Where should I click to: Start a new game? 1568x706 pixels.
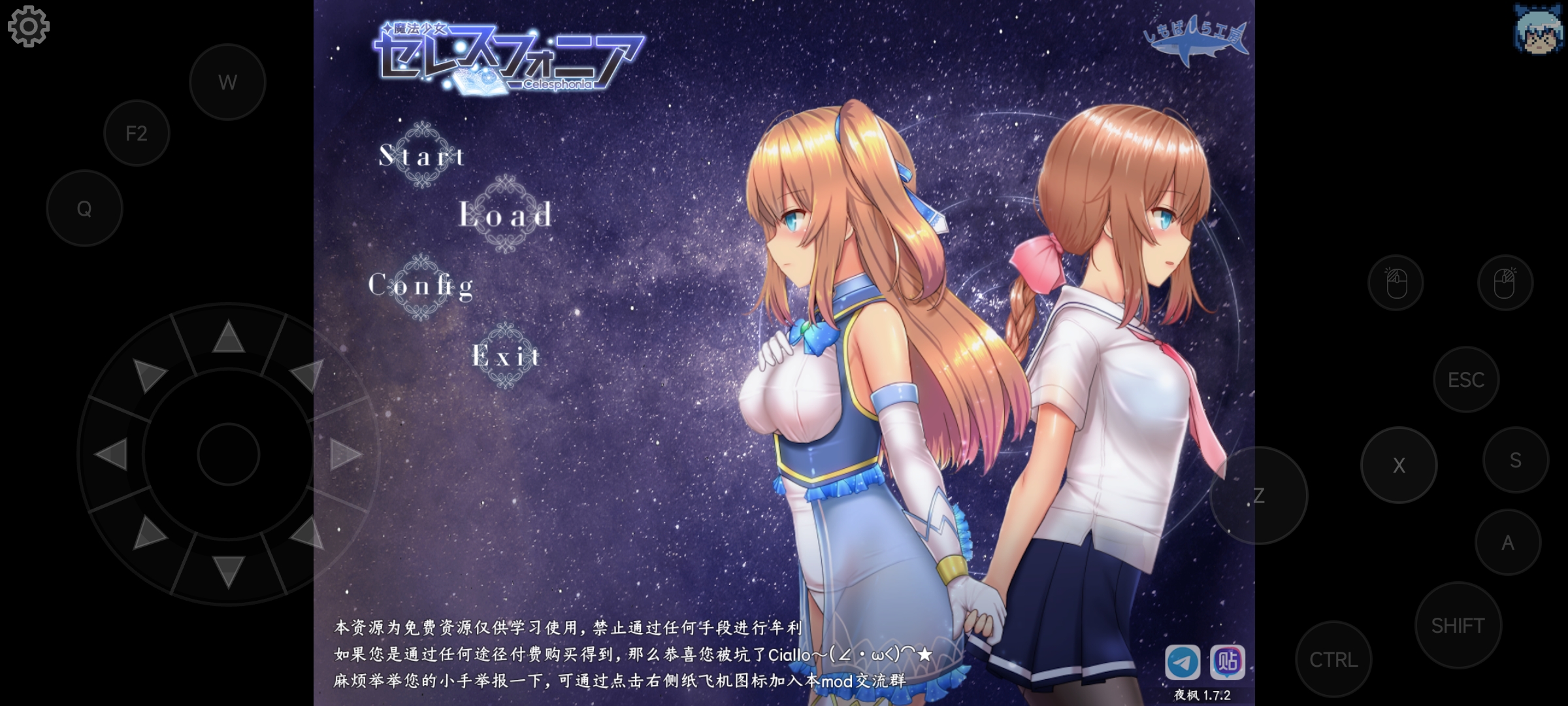[423, 156]
